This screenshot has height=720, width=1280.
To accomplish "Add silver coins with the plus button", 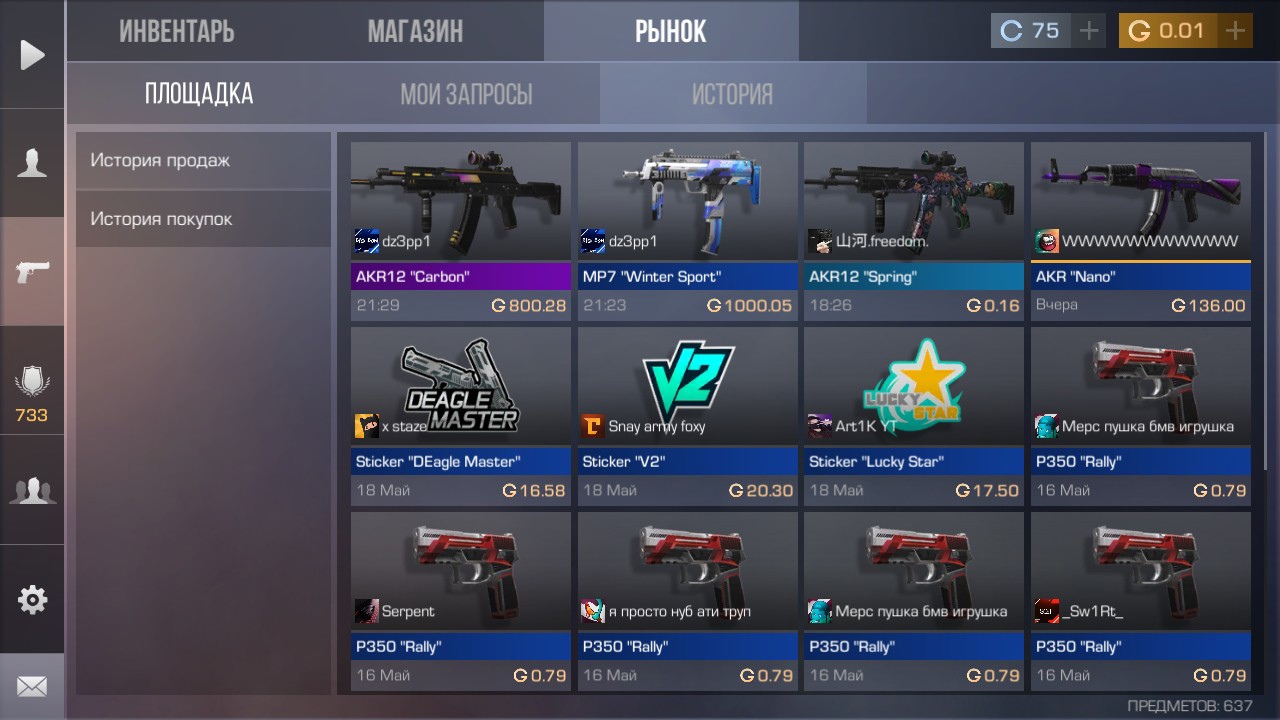I will (x=1089, y=31).
